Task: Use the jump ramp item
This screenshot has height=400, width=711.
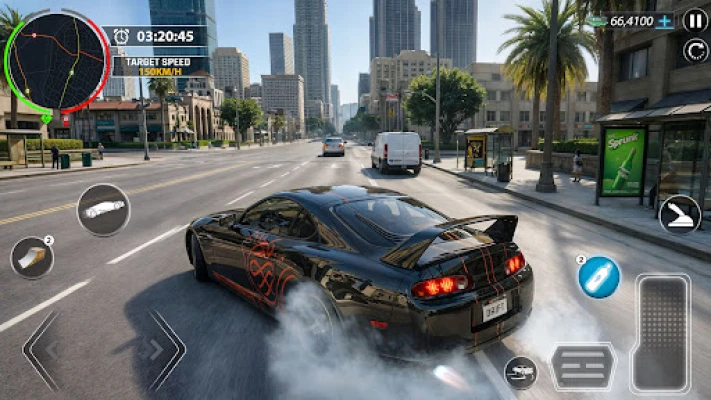Action: coord(32,258)
